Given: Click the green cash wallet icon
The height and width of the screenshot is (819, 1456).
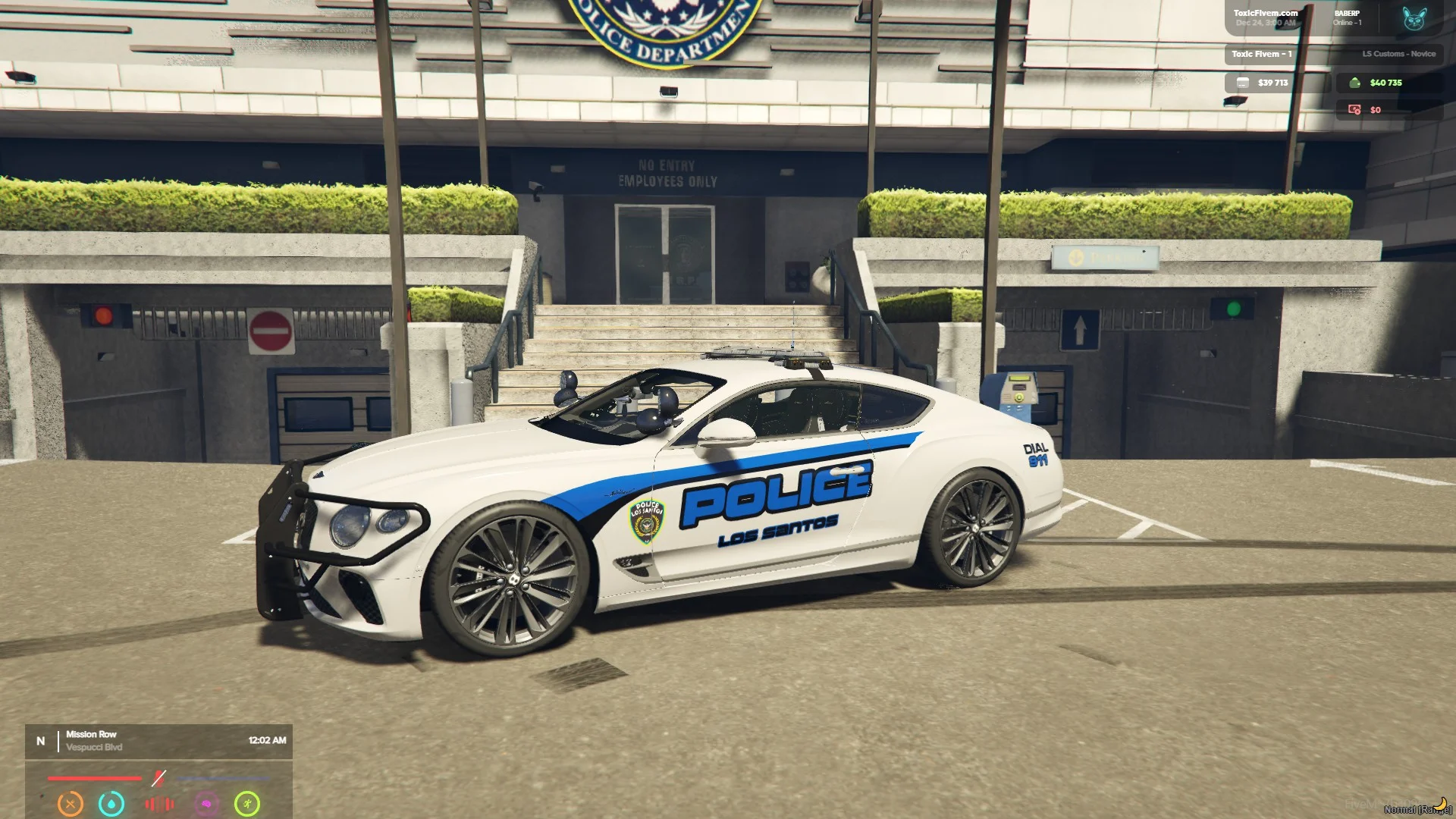Looking at the screenshot, I should [1355, 83].
